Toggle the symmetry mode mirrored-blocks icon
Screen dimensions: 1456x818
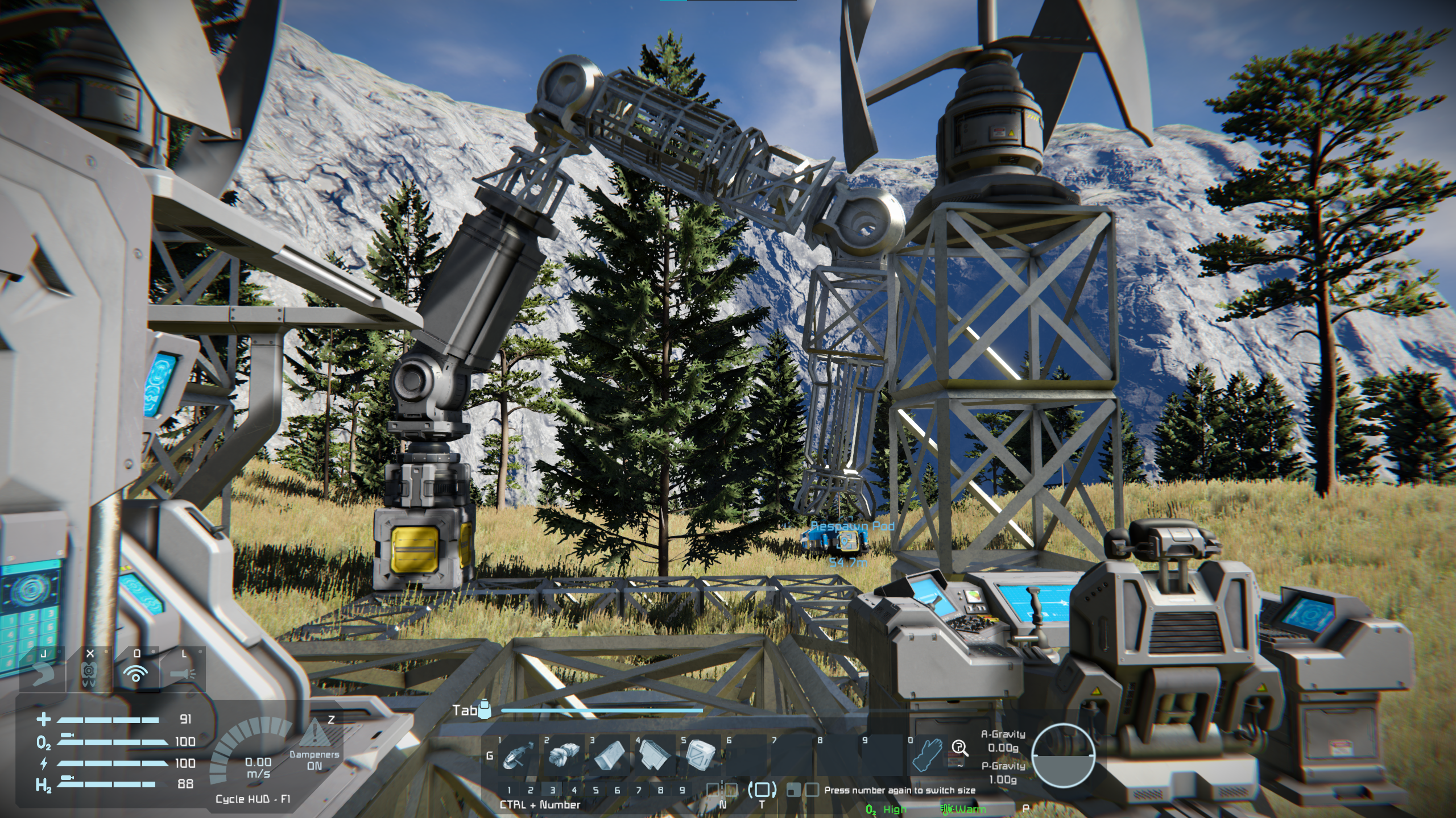click(x=722, y=790)
